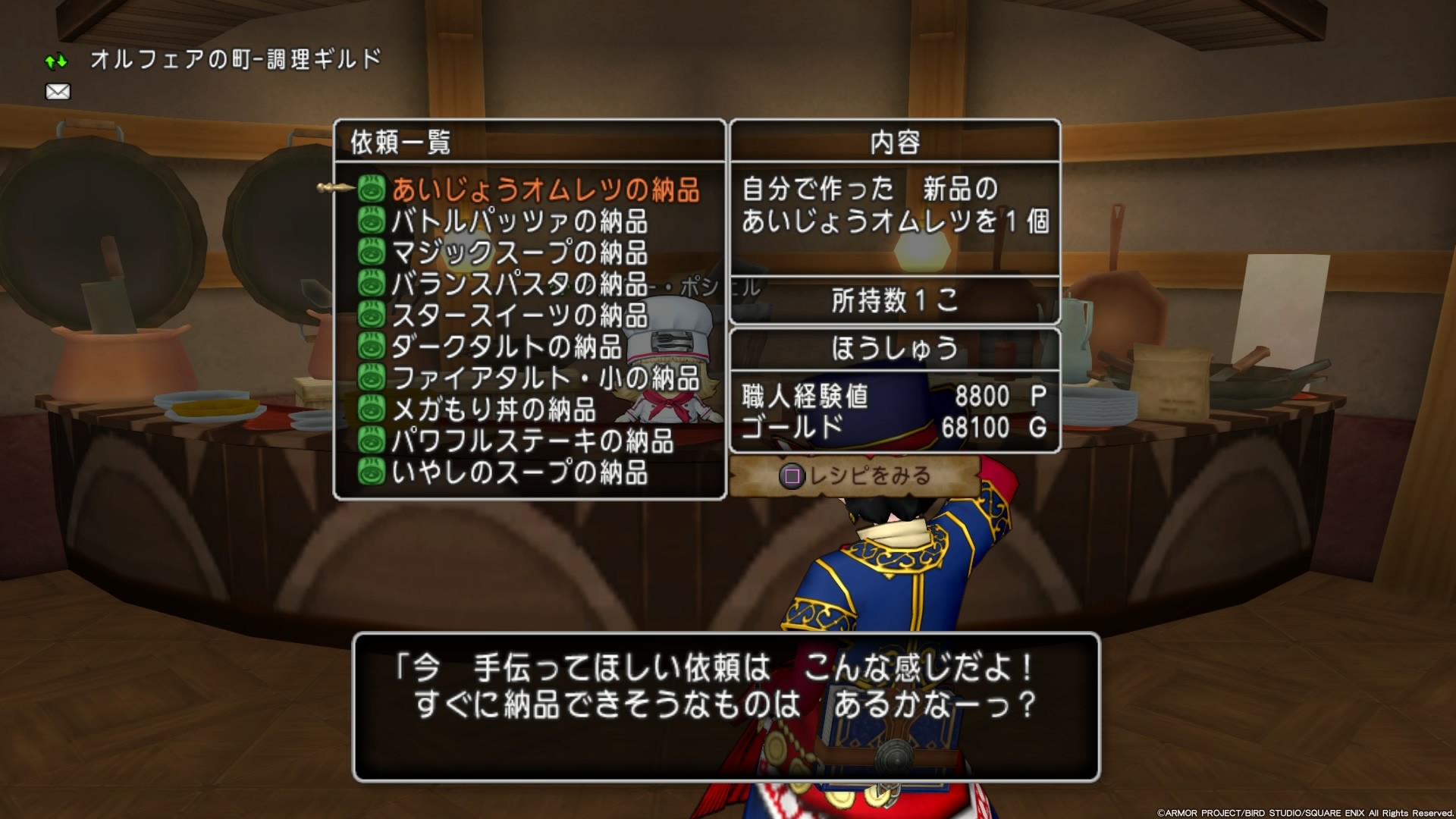The height and width of the screenshot is (819, 1456).
Task: Click the 内容 panel header
Action: (x=895, y=143)
